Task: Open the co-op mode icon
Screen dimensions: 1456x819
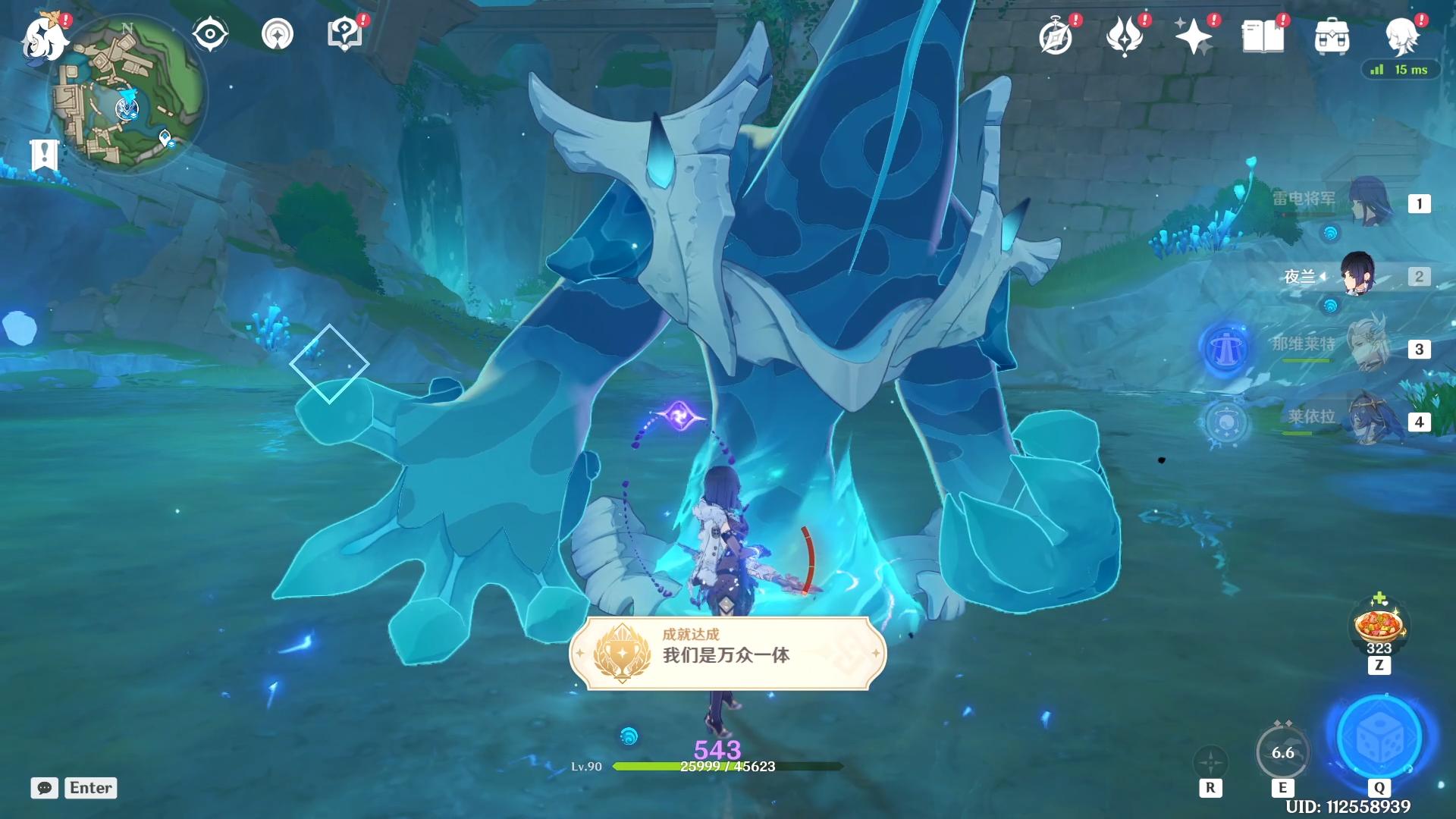Action: pyautogui.click(x=277, y=34)
